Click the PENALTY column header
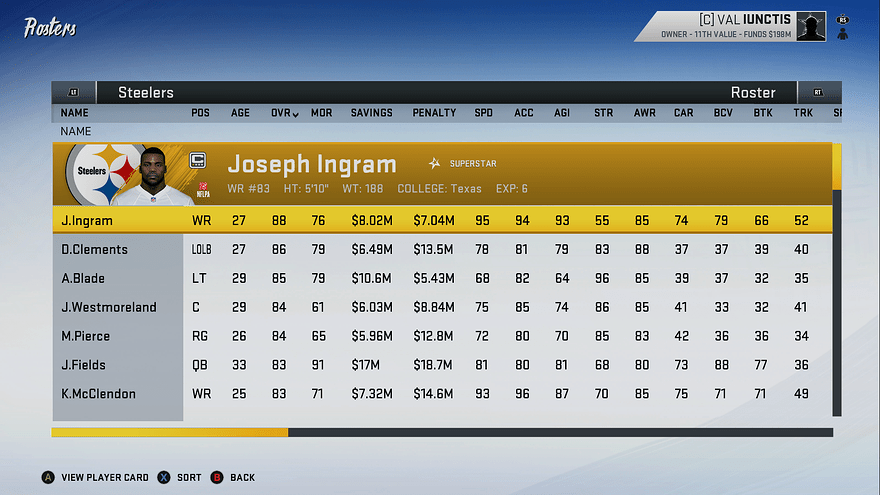The height and width of the screenshot is (495, 880). tap(434, 113)
